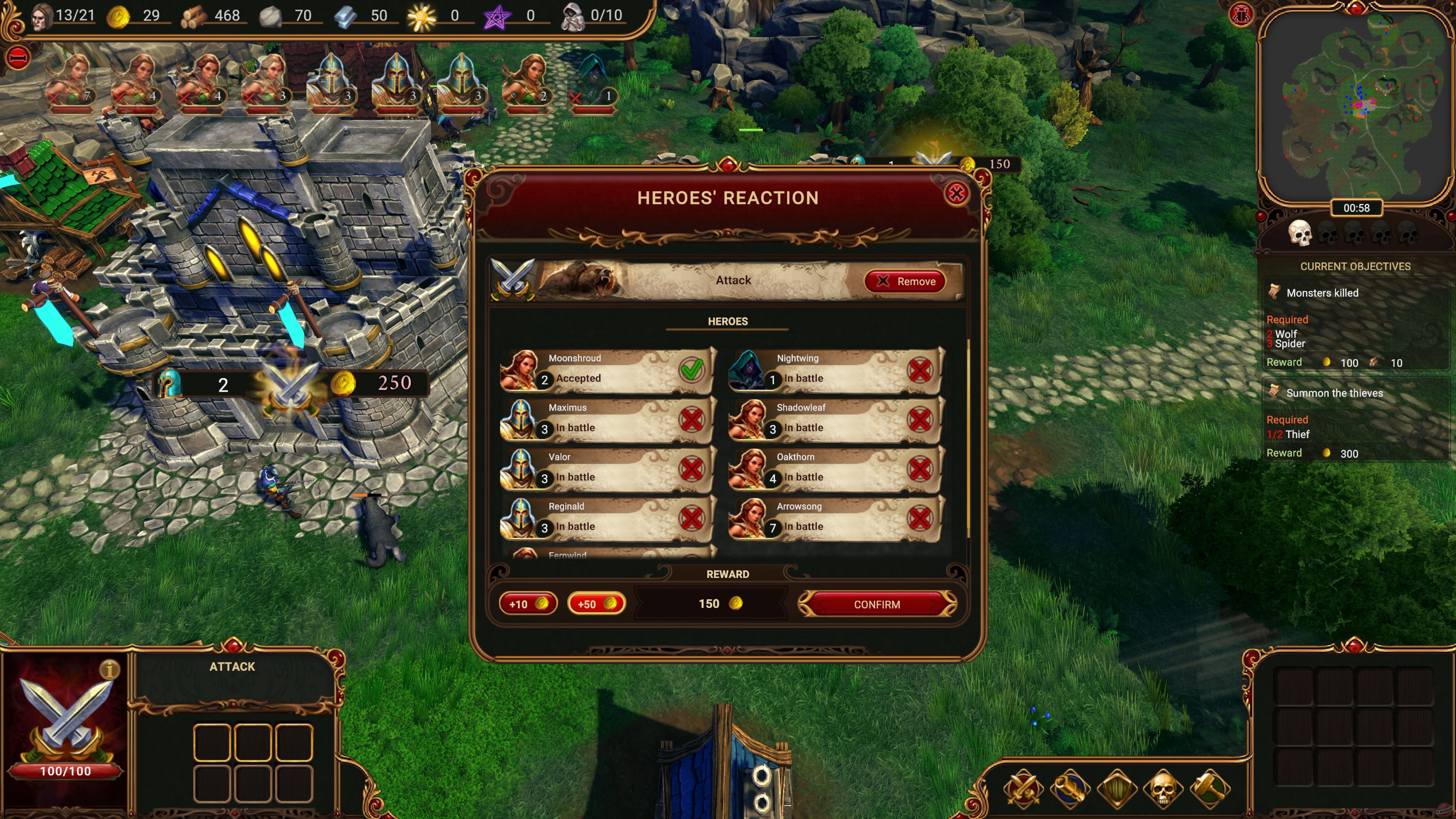Click the Remove button on the Attack task

[x=905, y=281]
